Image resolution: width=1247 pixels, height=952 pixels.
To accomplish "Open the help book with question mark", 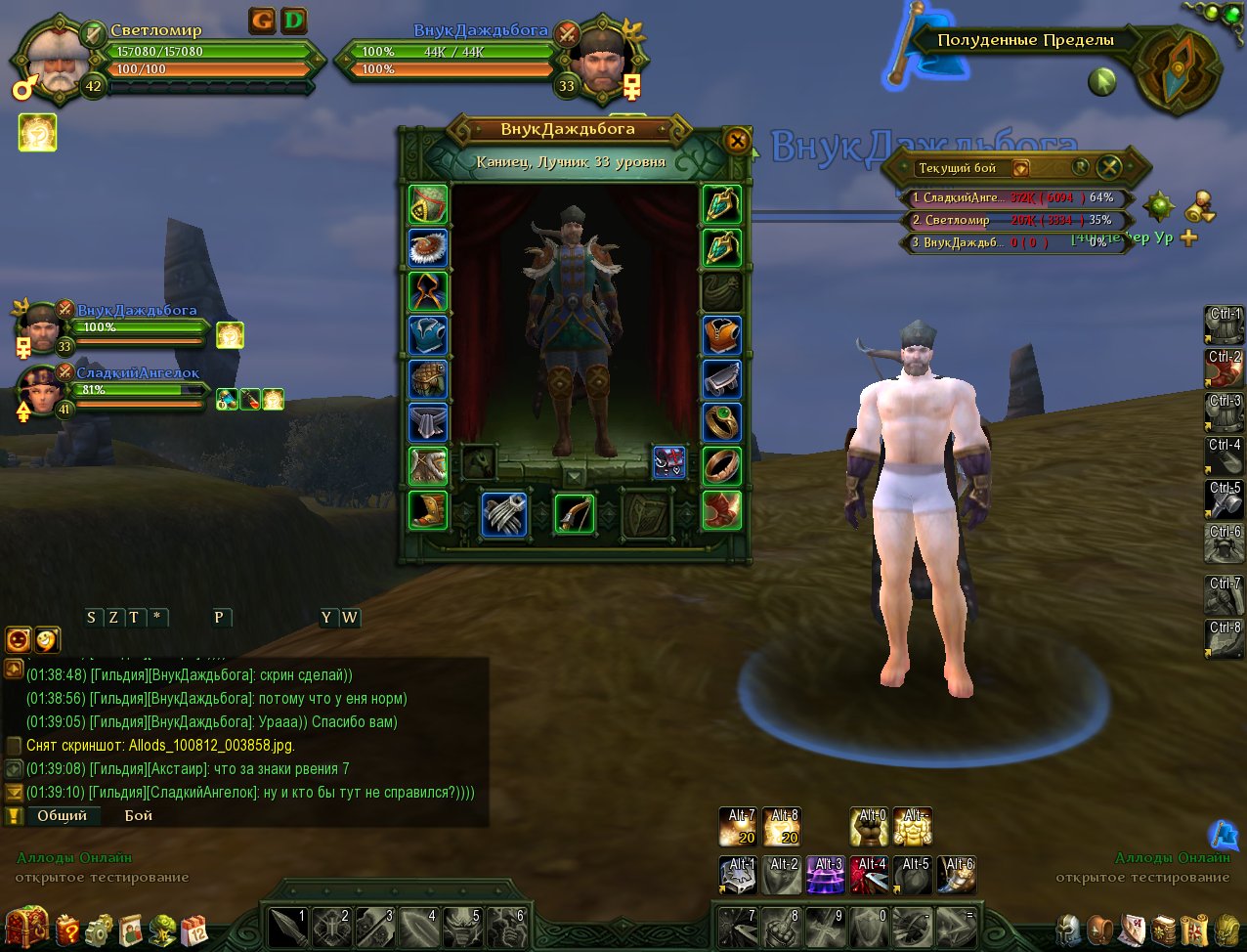I will [x=66, y=930].
